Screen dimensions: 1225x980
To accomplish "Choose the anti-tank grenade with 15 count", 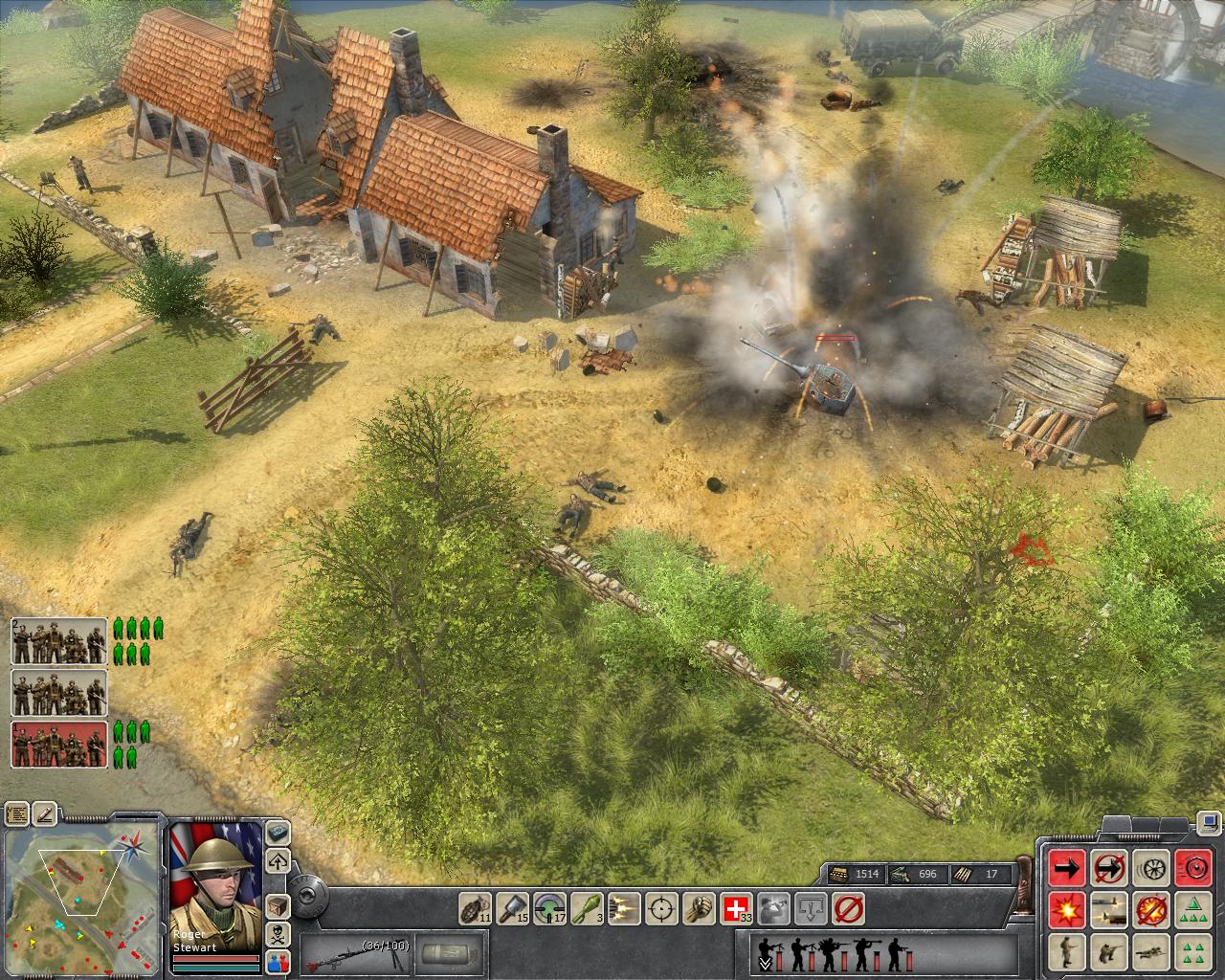I will point(514,906).
